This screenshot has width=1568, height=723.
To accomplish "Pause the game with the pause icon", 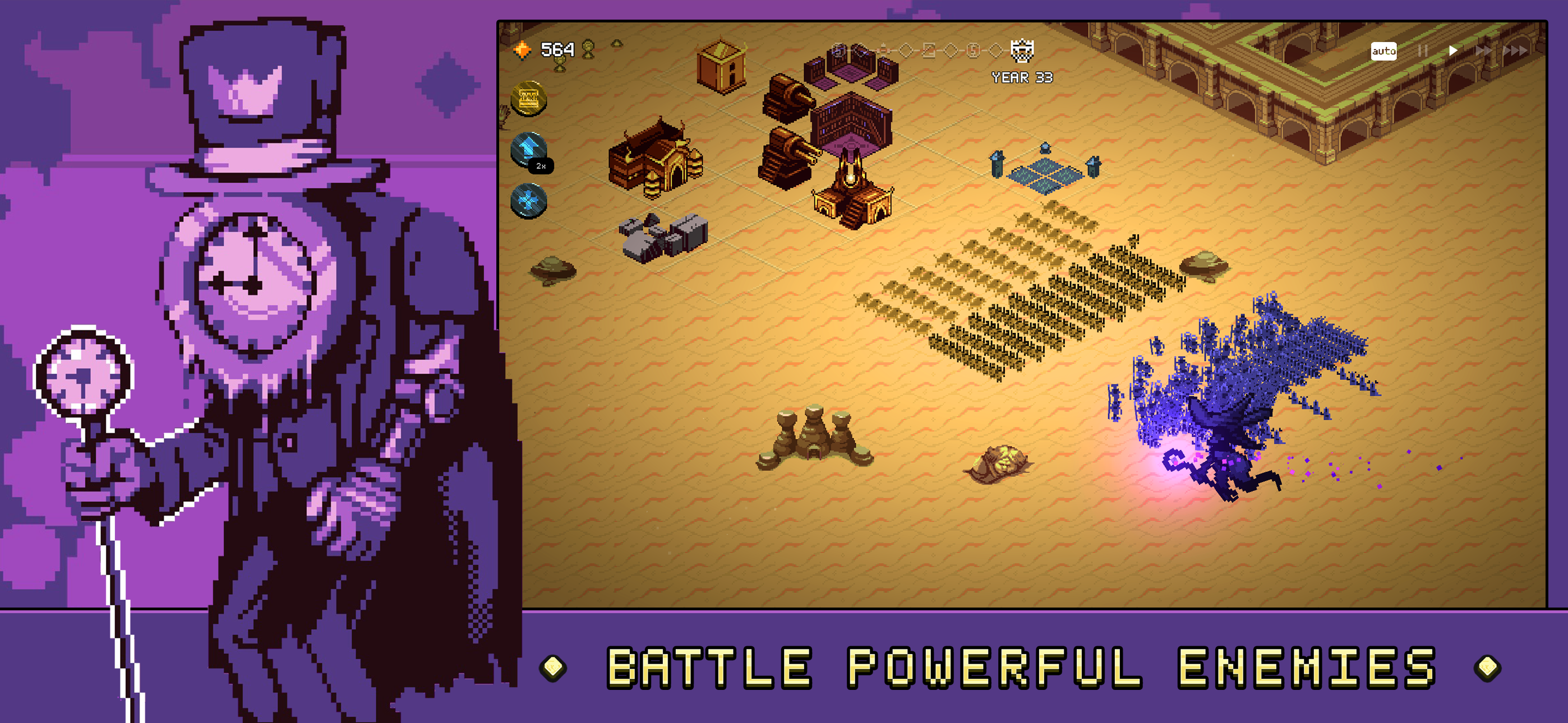I will 1423,52.
